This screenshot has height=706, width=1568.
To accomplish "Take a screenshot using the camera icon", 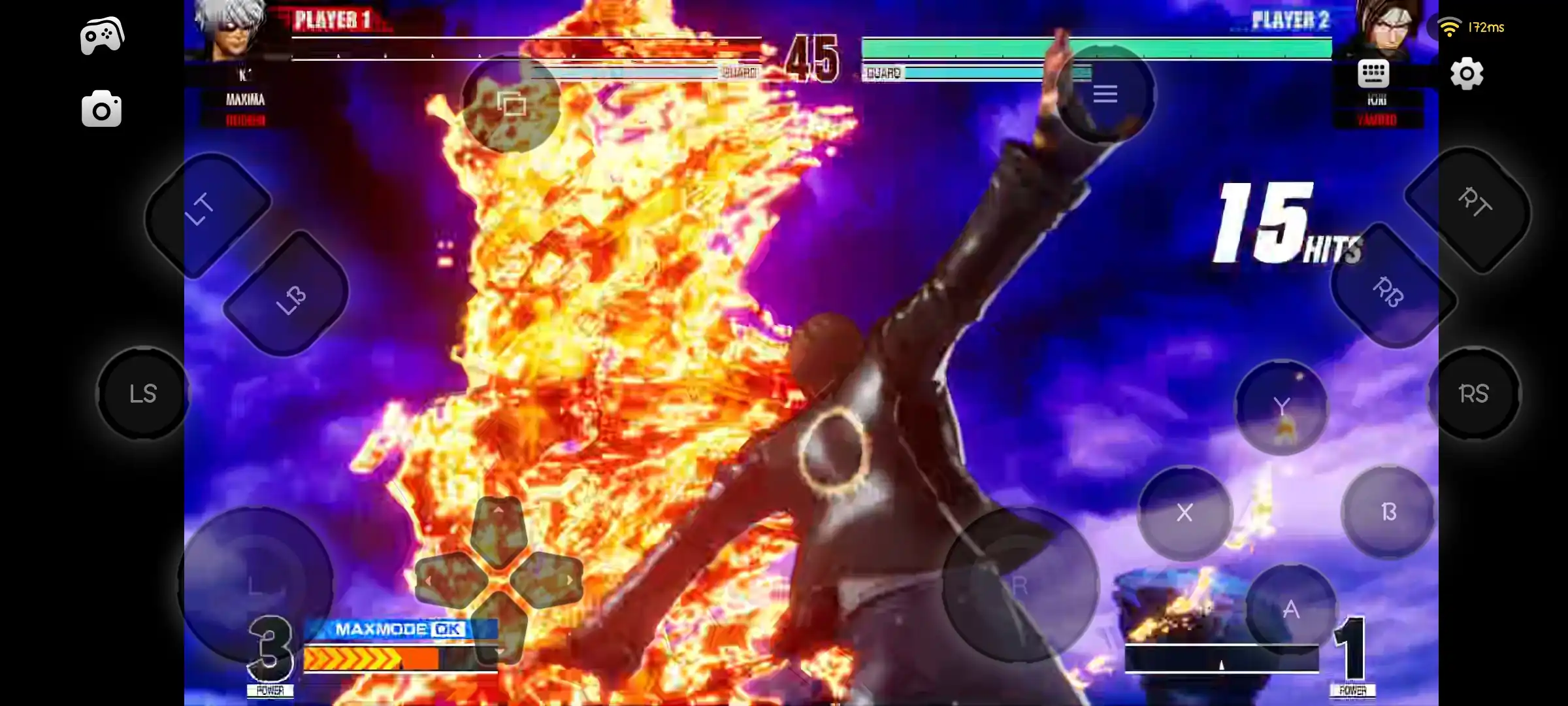I will tap(101, 109).
